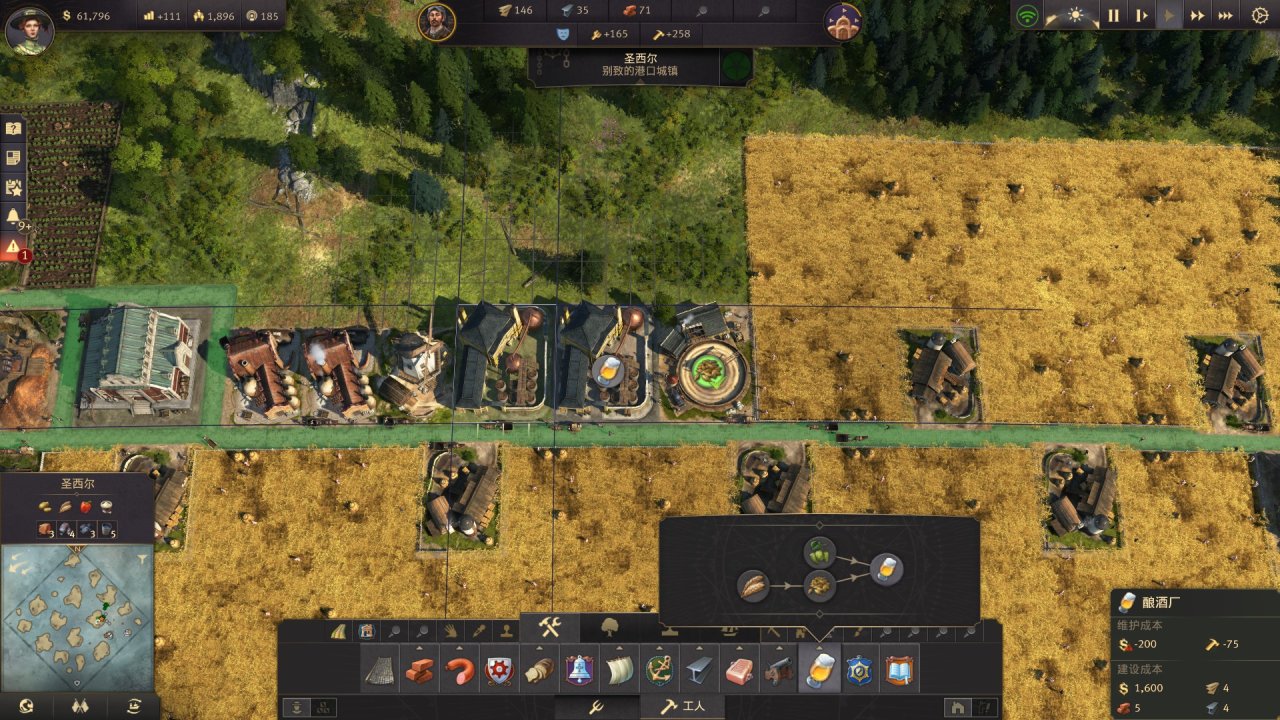Select the sausage production building
The image size is (1280, 720).
[x=460, y=671]
